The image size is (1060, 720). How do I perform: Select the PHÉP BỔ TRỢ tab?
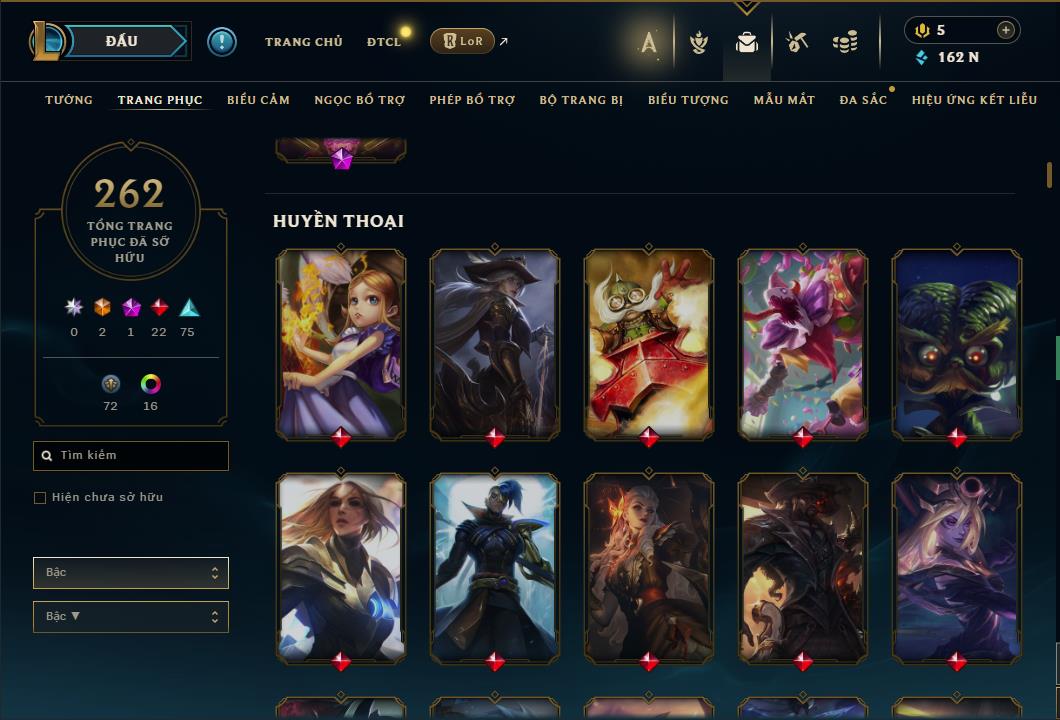pyautogui.click(x=472, y=100)
